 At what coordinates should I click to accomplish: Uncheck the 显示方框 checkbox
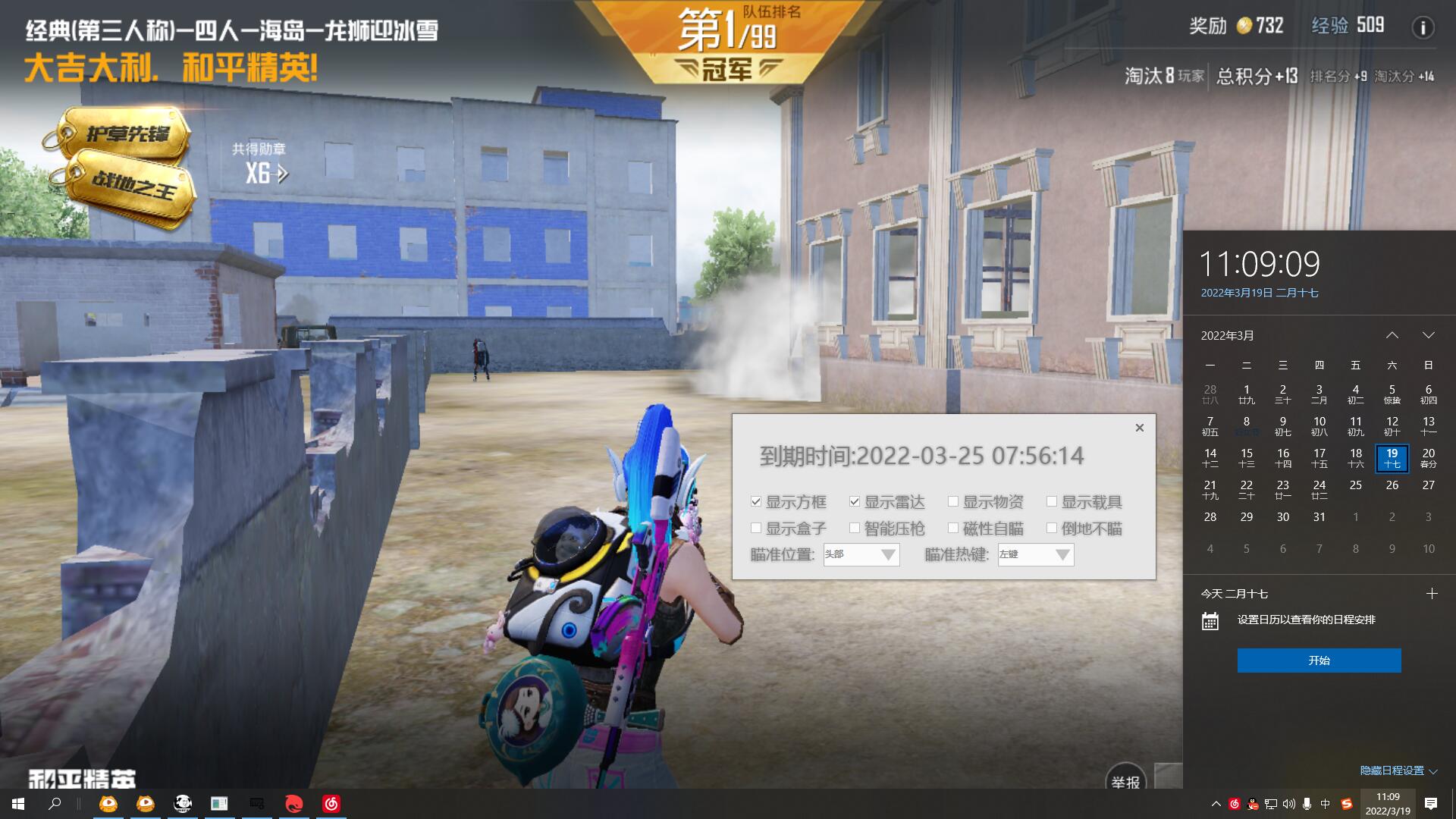[x=755, y=501]
